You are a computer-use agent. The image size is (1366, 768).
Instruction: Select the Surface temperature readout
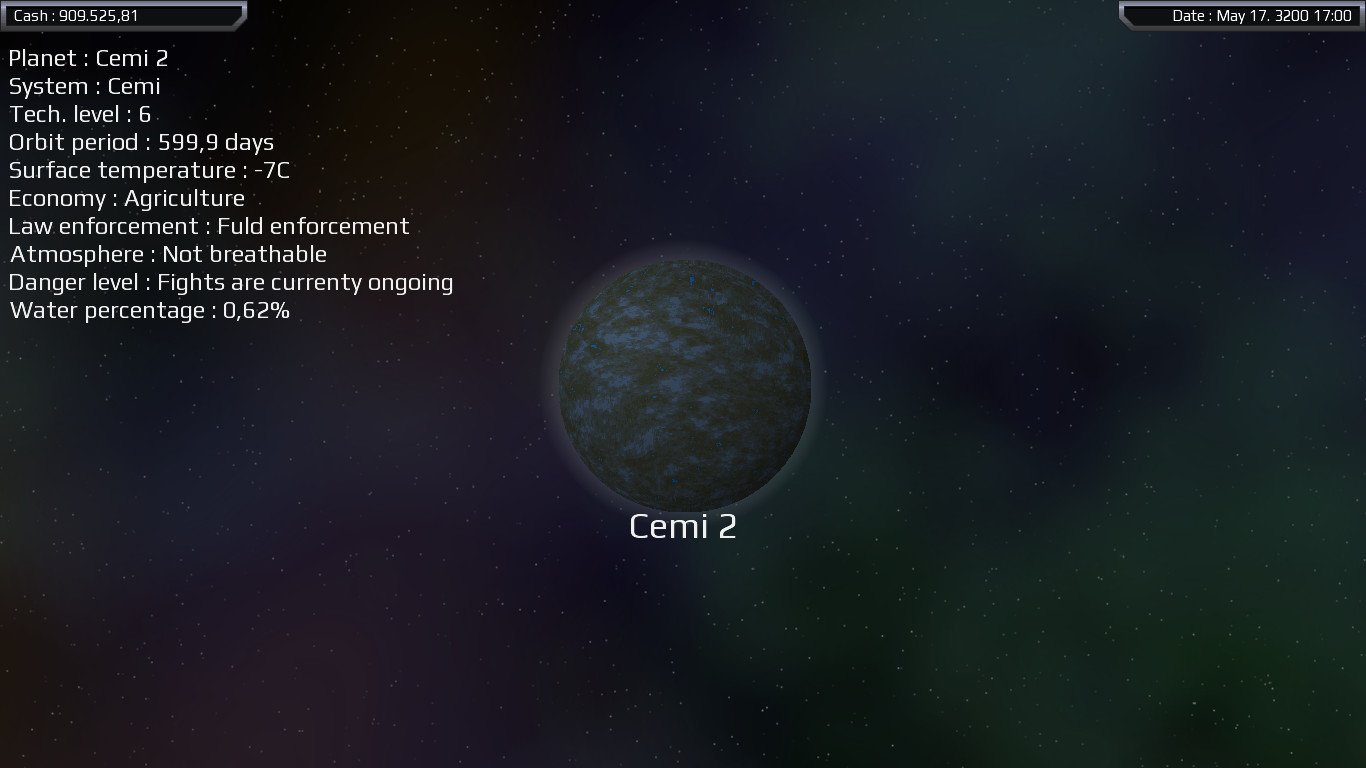tap(148, 170)
